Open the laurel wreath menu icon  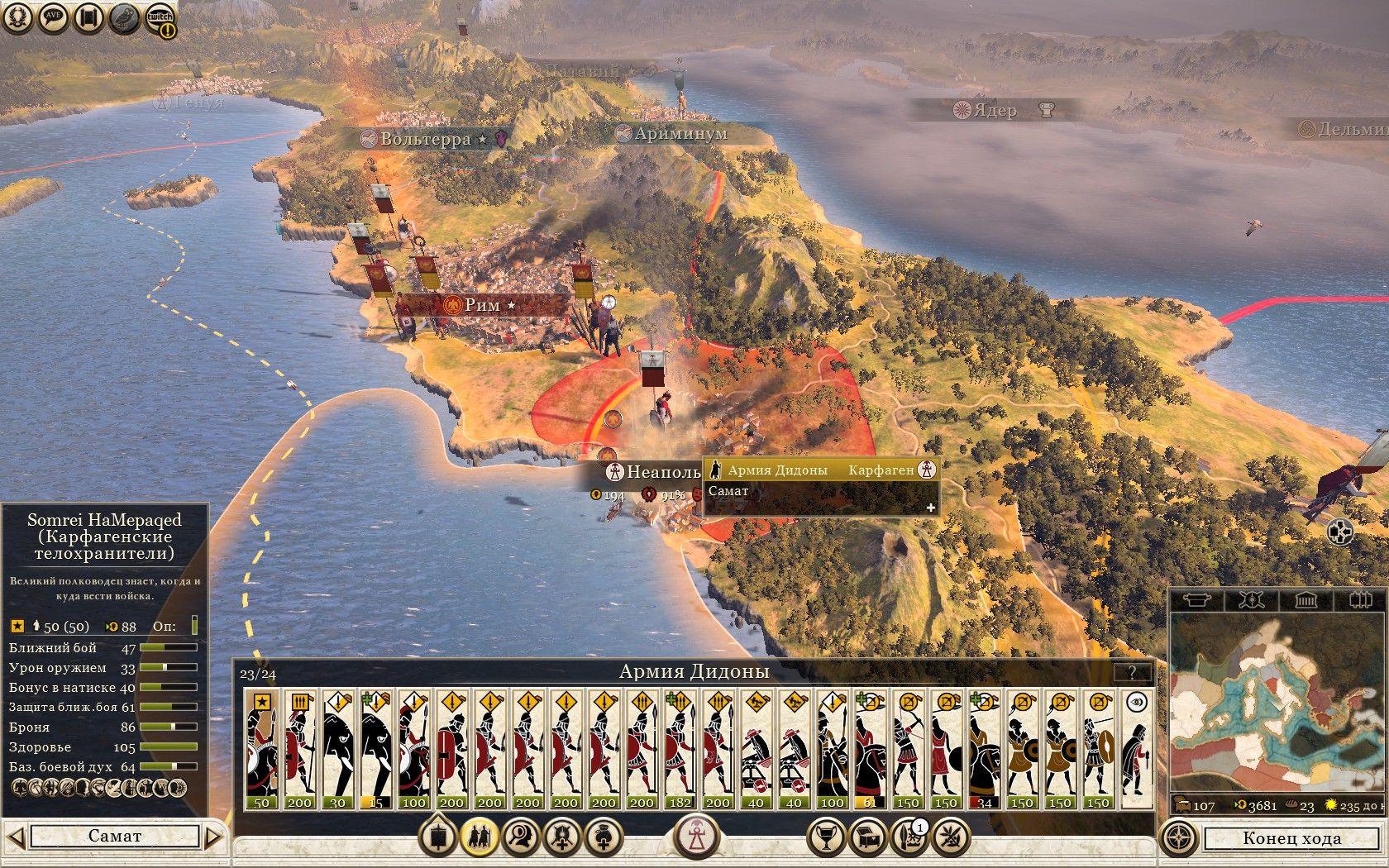click(18, 18)
